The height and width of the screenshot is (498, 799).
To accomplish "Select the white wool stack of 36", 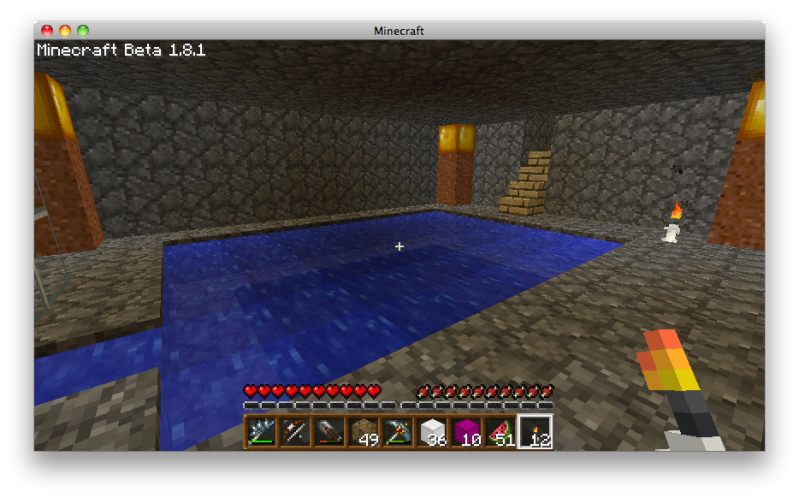I will 433,432.
